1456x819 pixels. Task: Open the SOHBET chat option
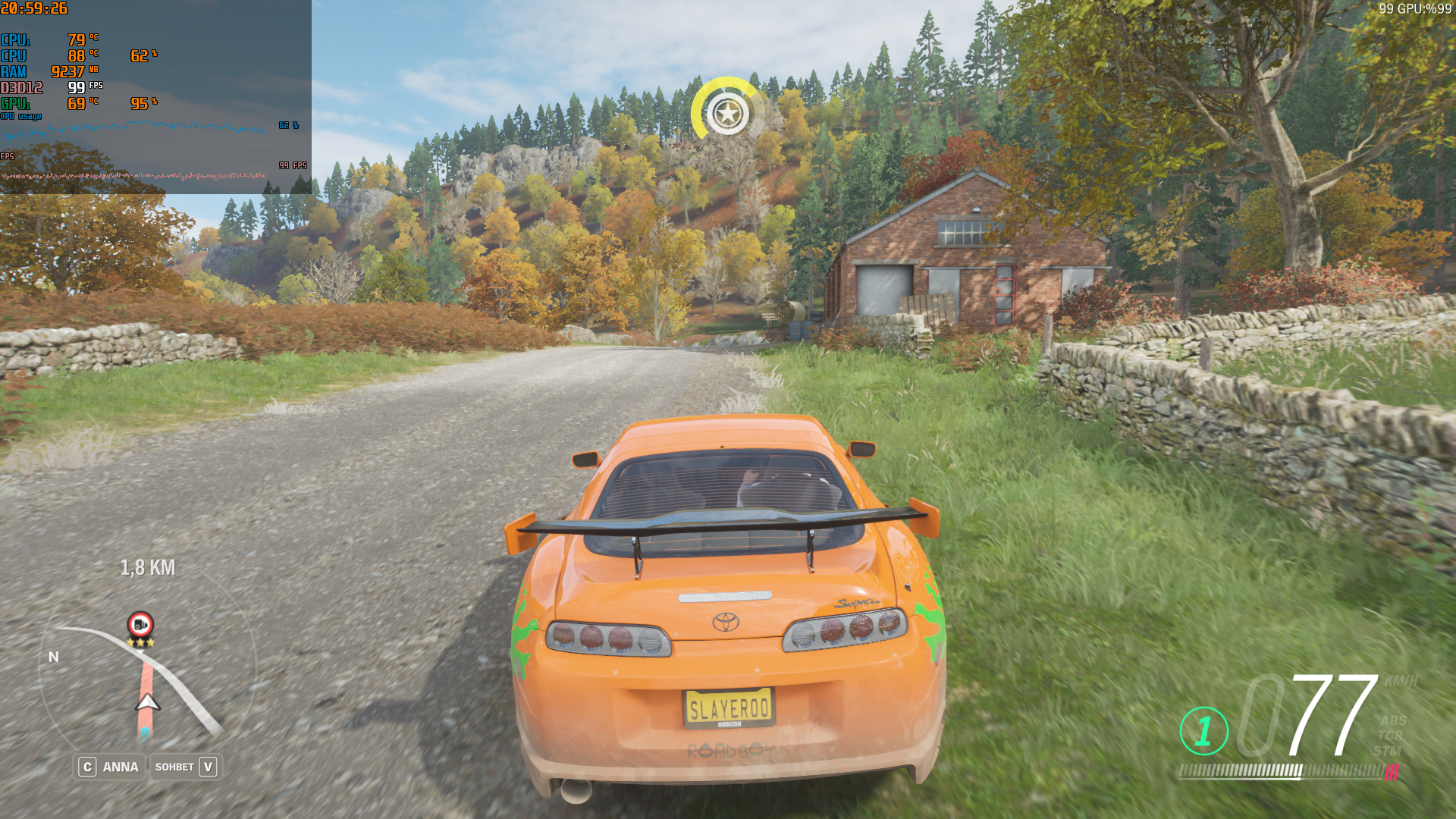point(186,767)
